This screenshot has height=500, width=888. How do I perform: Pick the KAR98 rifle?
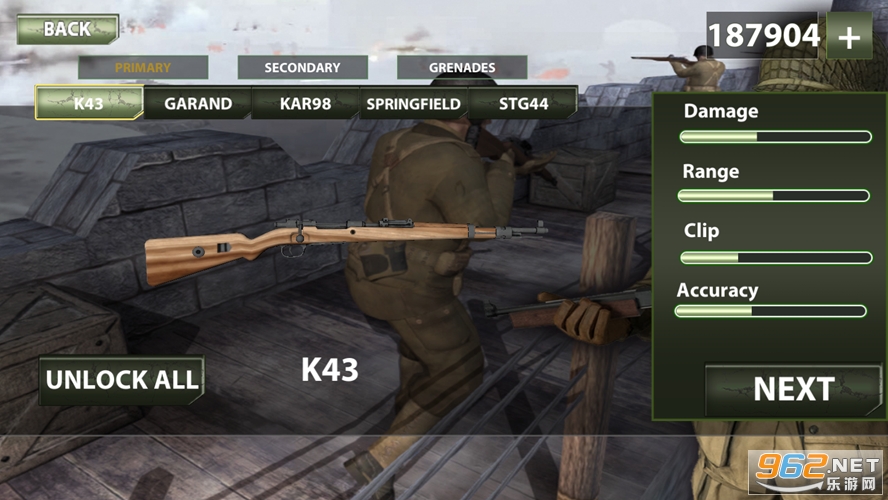pyautogui.click(x=305, y=103)
